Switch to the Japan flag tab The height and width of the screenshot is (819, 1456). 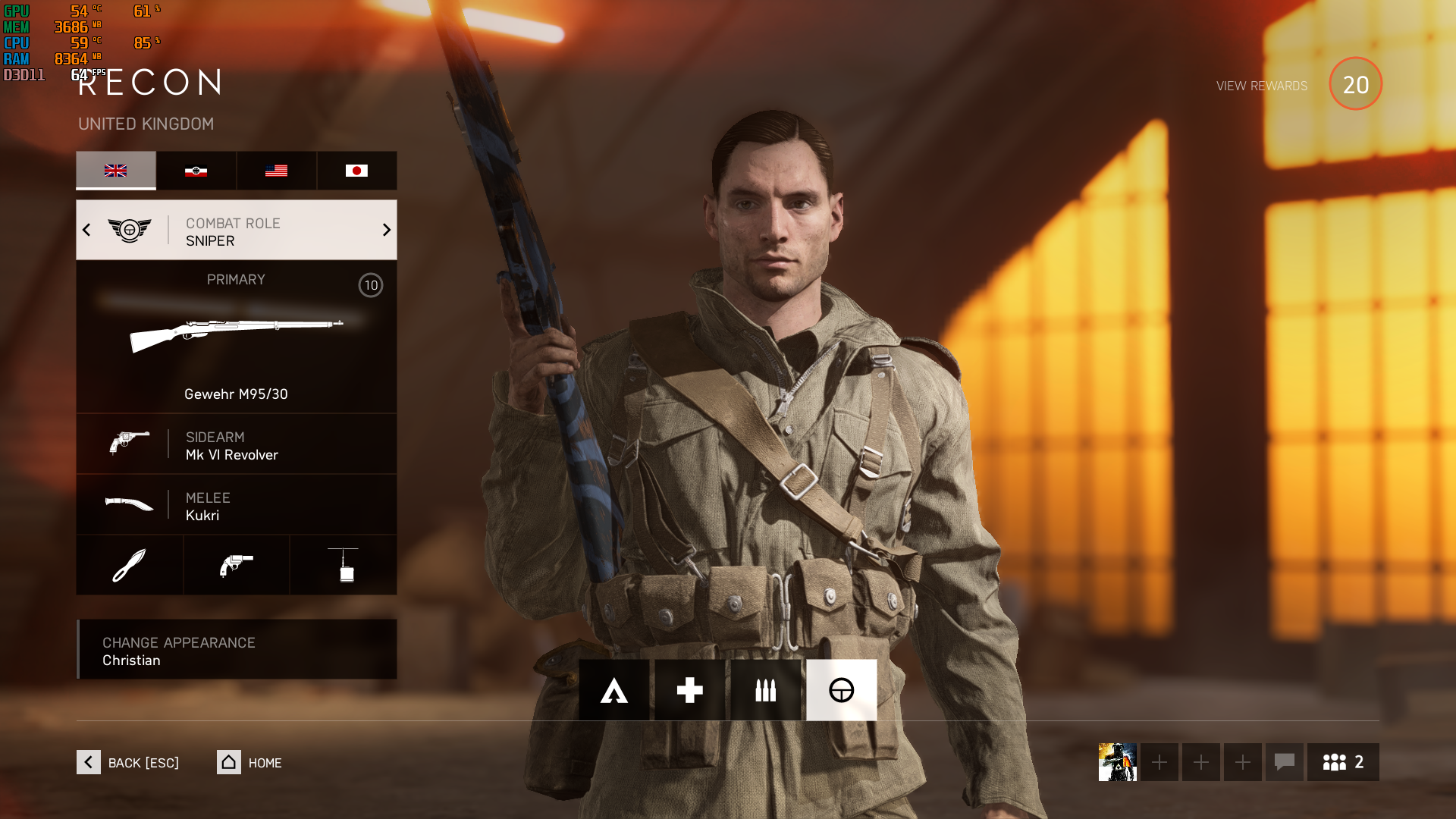tap(356, 171)
